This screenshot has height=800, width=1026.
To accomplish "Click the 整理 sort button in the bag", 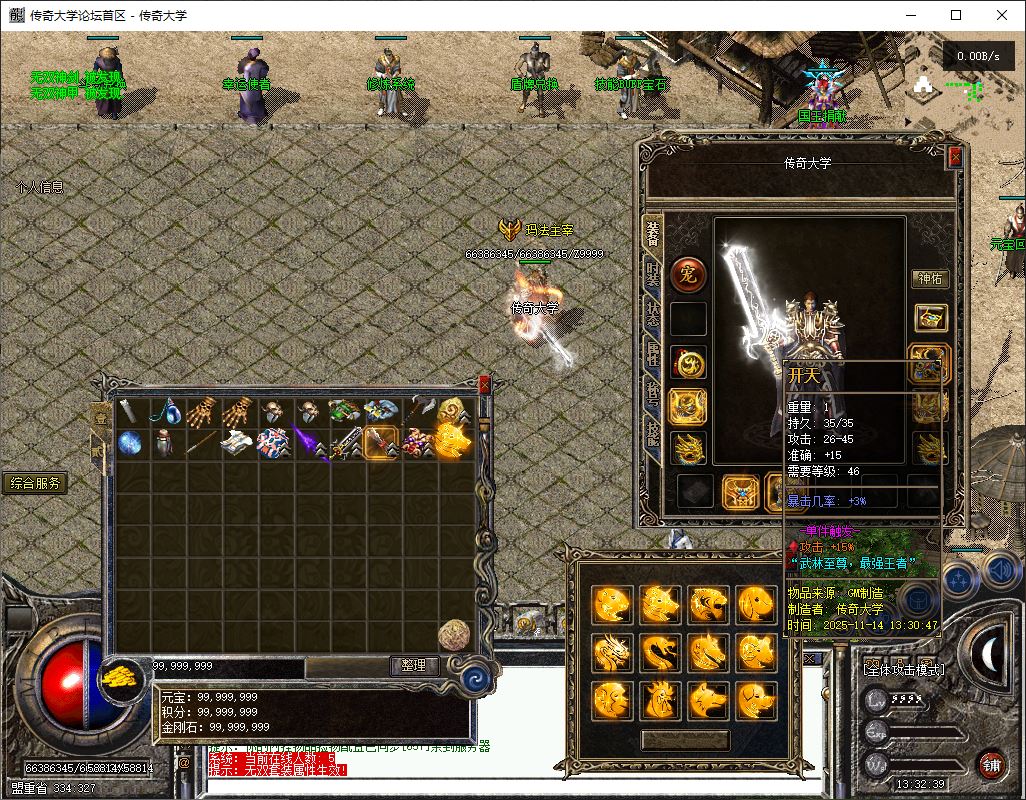I will 414,666.
